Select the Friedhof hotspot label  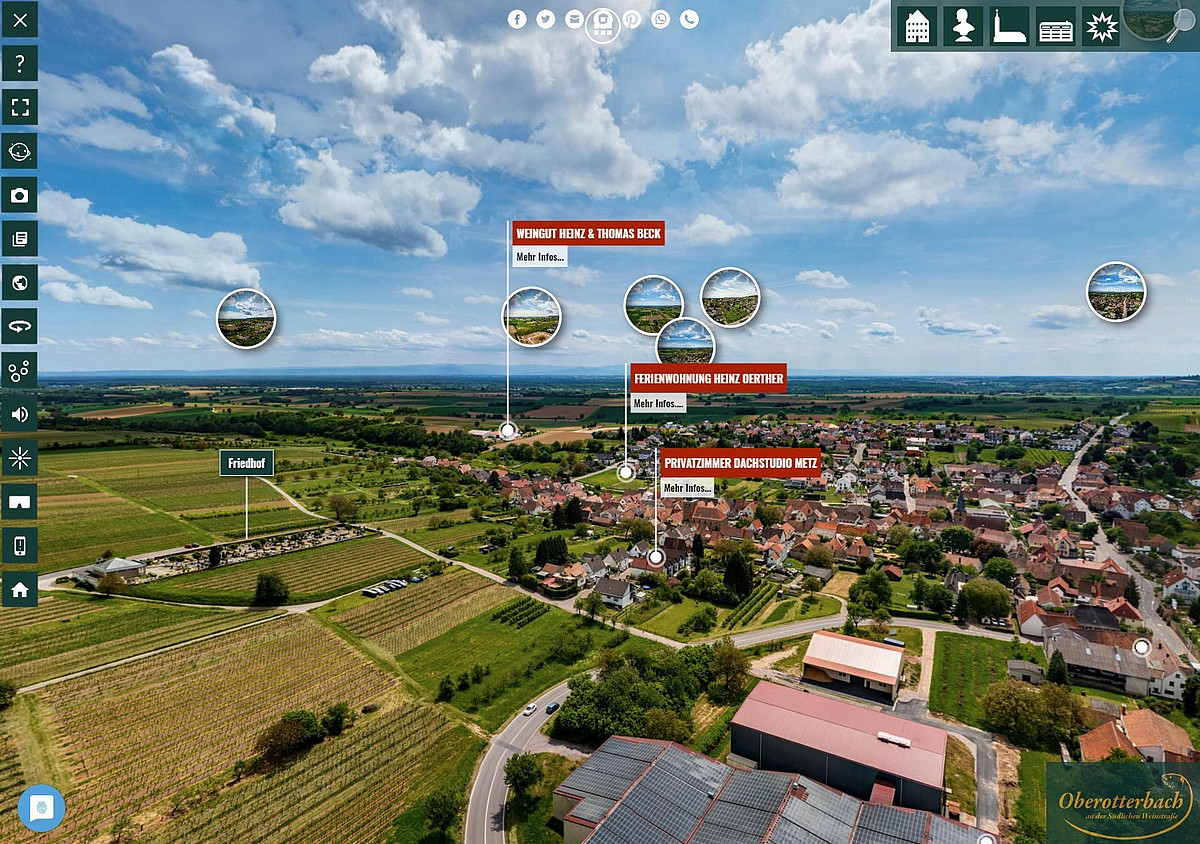tap(246, 463)
